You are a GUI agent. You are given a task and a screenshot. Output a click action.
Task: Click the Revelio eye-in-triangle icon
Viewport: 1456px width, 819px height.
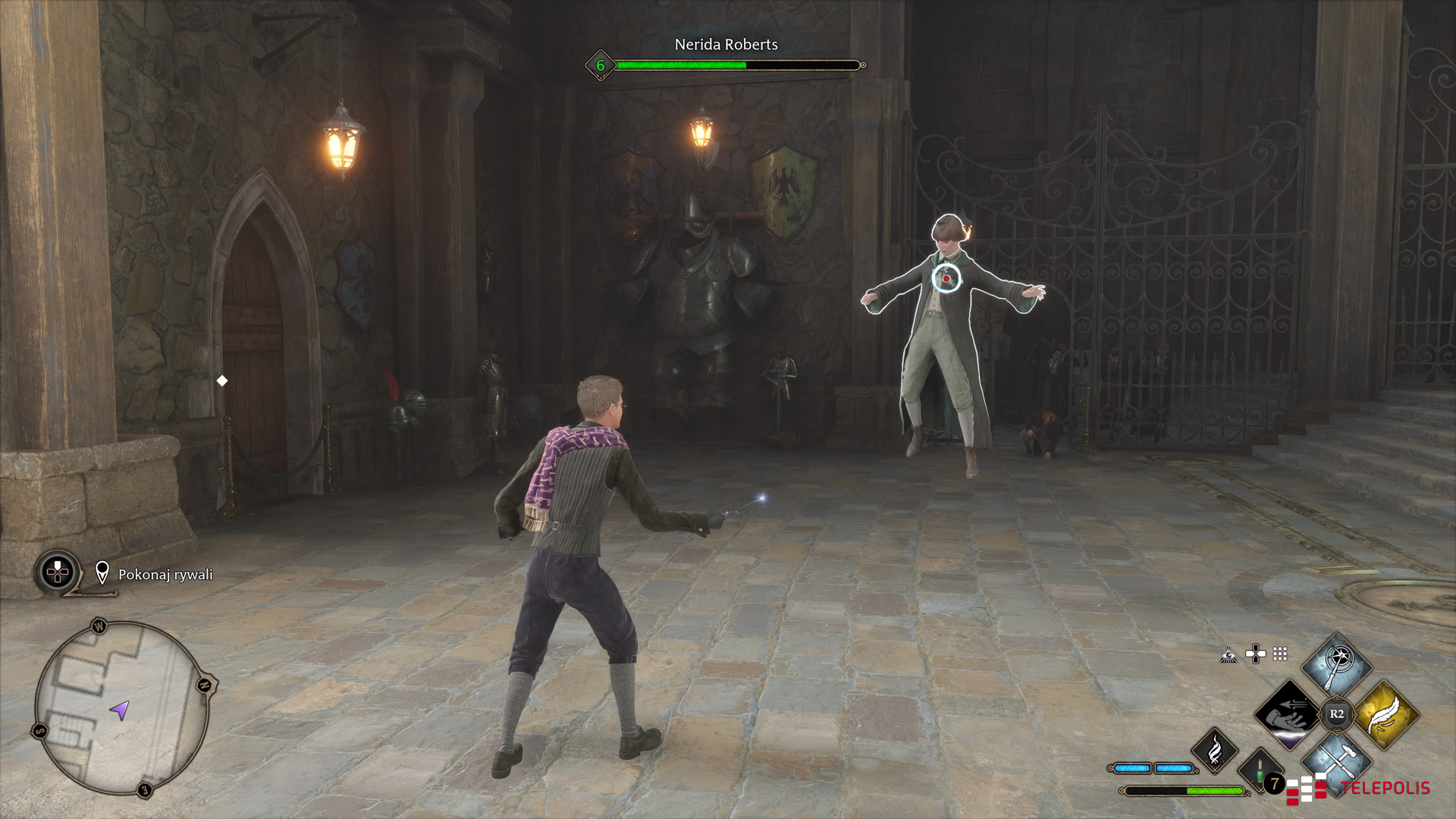(1228, 654)
